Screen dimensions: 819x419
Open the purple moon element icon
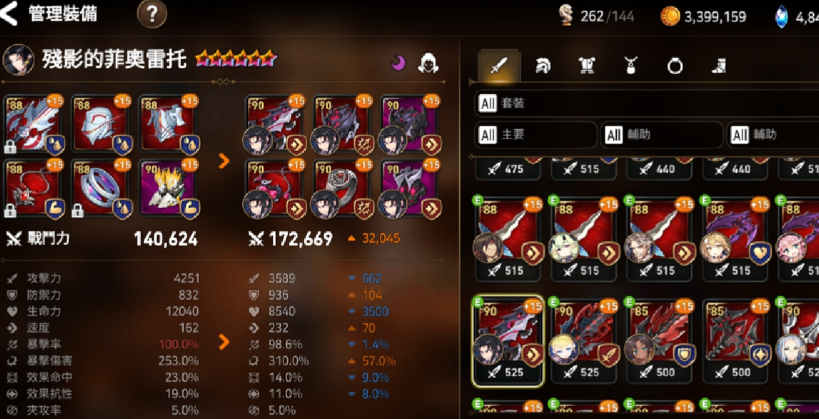pos(397,62)
